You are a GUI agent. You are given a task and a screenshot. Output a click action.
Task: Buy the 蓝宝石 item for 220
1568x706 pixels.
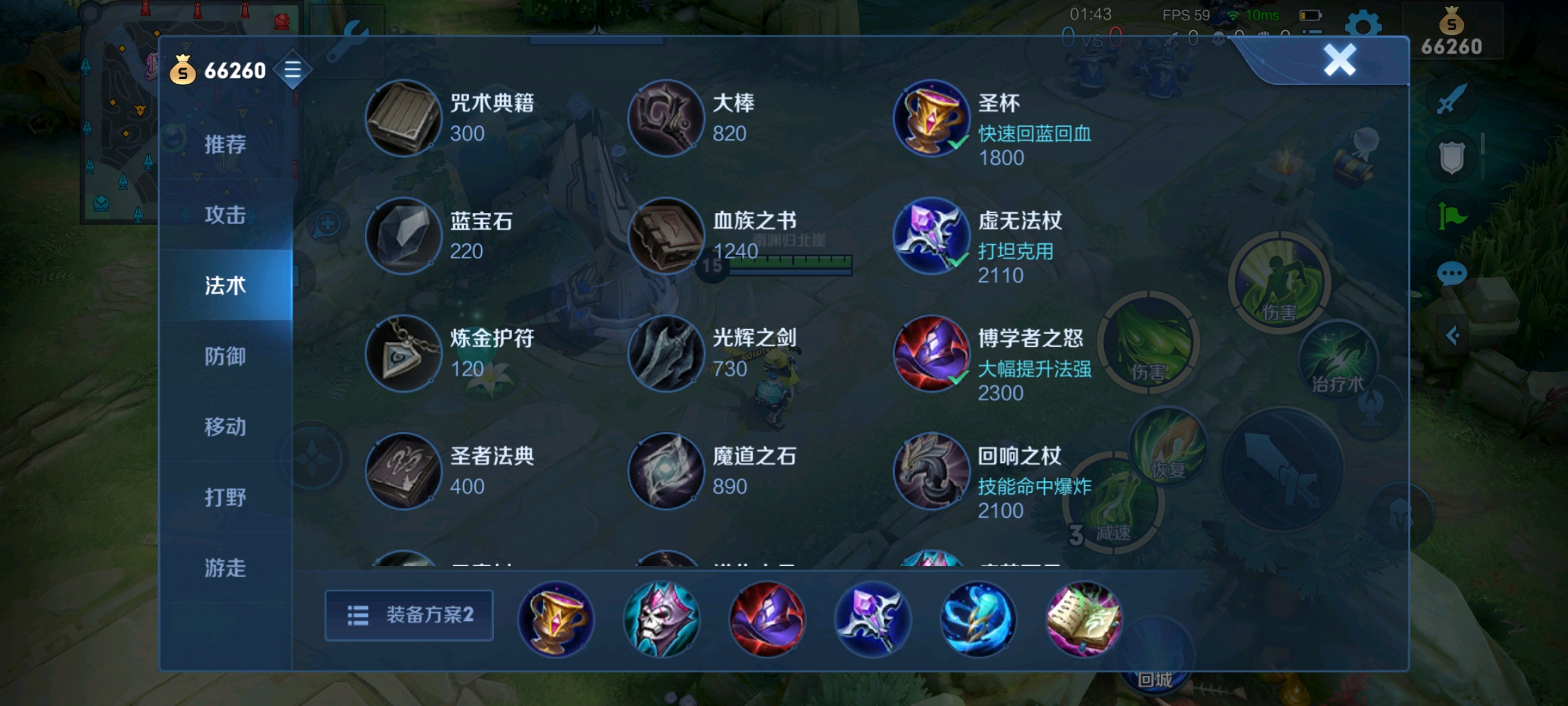(403, 237)
